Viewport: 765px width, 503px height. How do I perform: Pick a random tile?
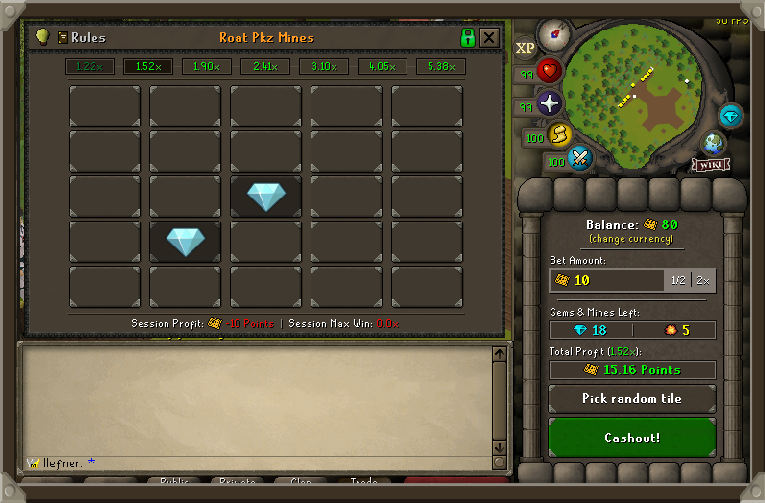632,399
